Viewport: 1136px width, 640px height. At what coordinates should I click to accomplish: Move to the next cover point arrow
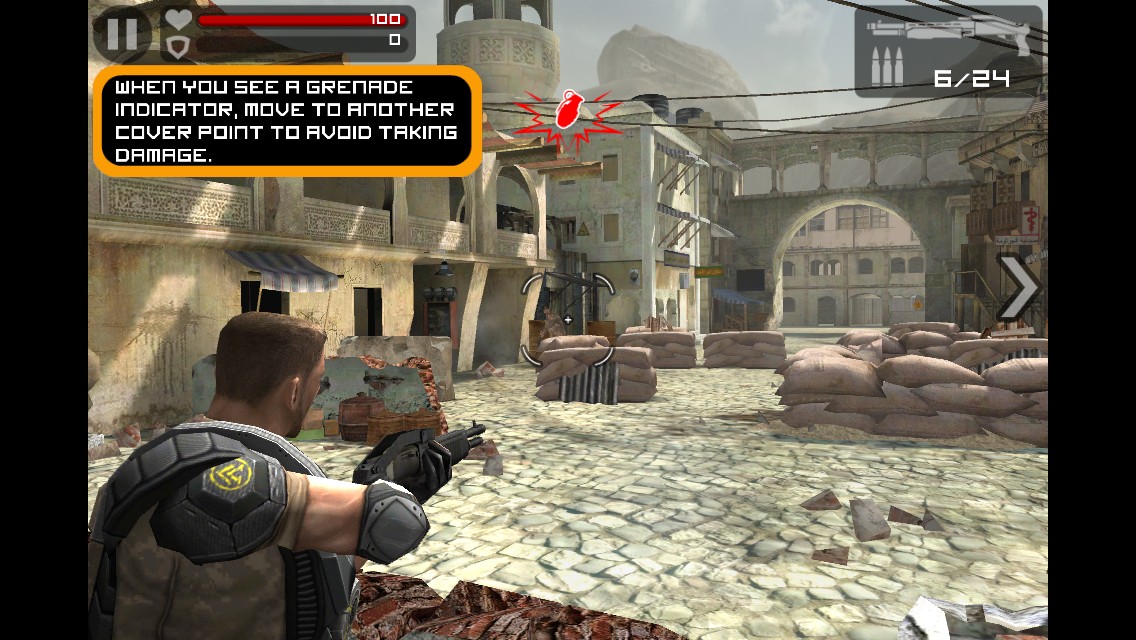(1018, 288)
